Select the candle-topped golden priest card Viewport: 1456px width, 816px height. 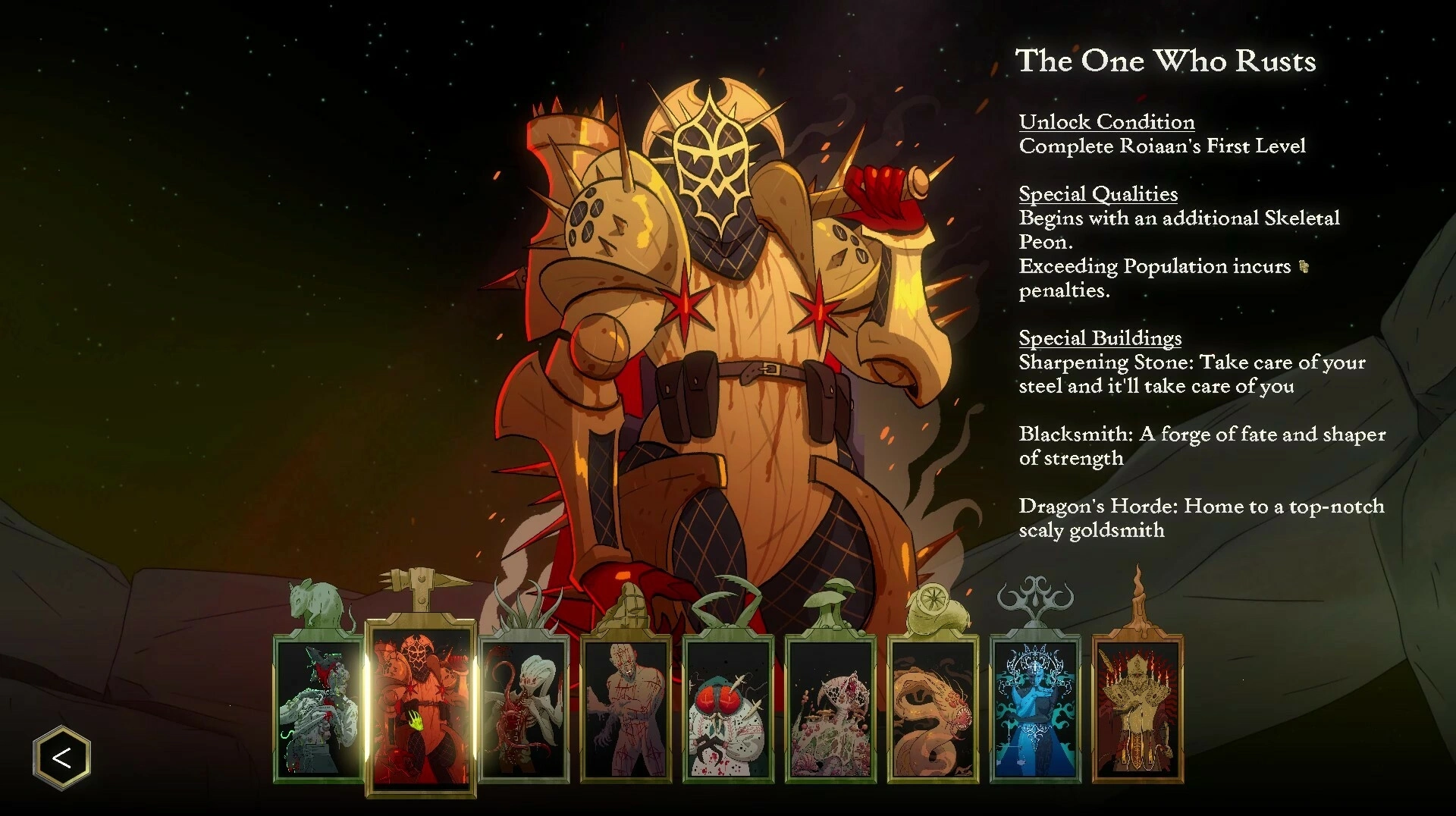1137,709
